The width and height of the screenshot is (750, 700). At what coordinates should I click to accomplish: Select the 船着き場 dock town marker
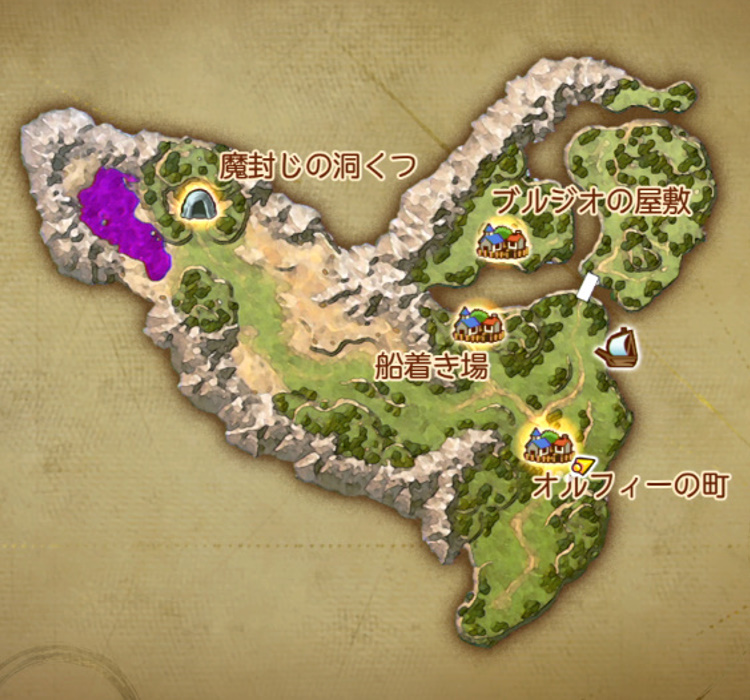pos(476,323)
